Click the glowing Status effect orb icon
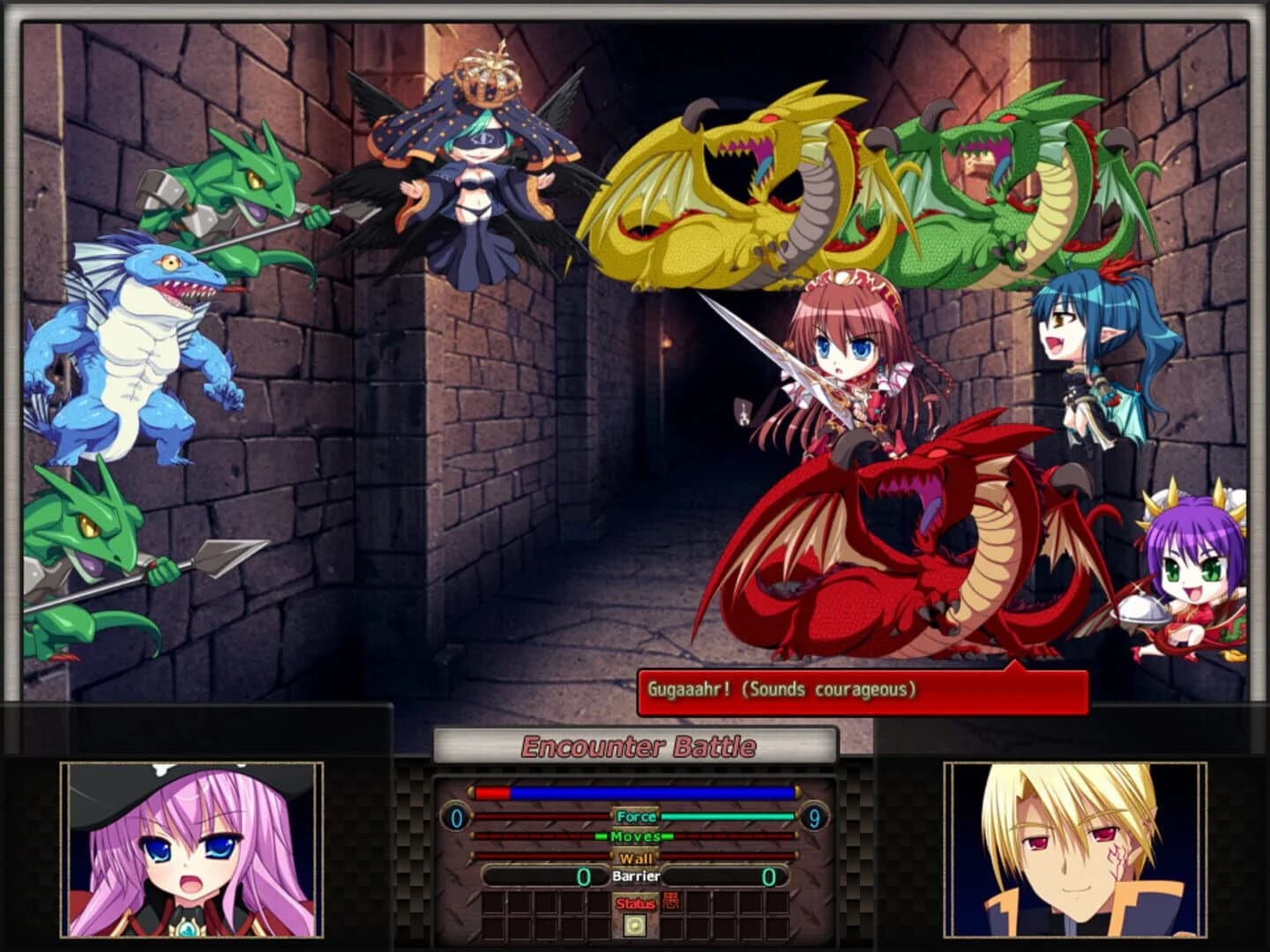The image size is (1270, 952). (x=634, y=925)
